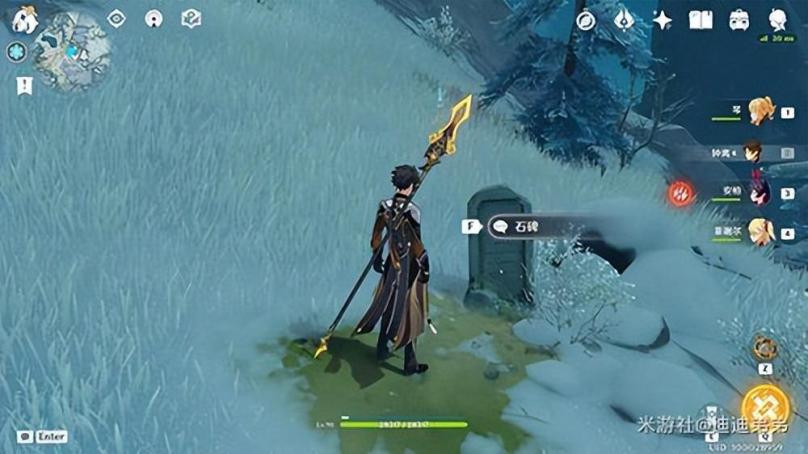This screenshot has height=454, width=808.
Task: Open the chat box
Action: click(x=24, y=436)
